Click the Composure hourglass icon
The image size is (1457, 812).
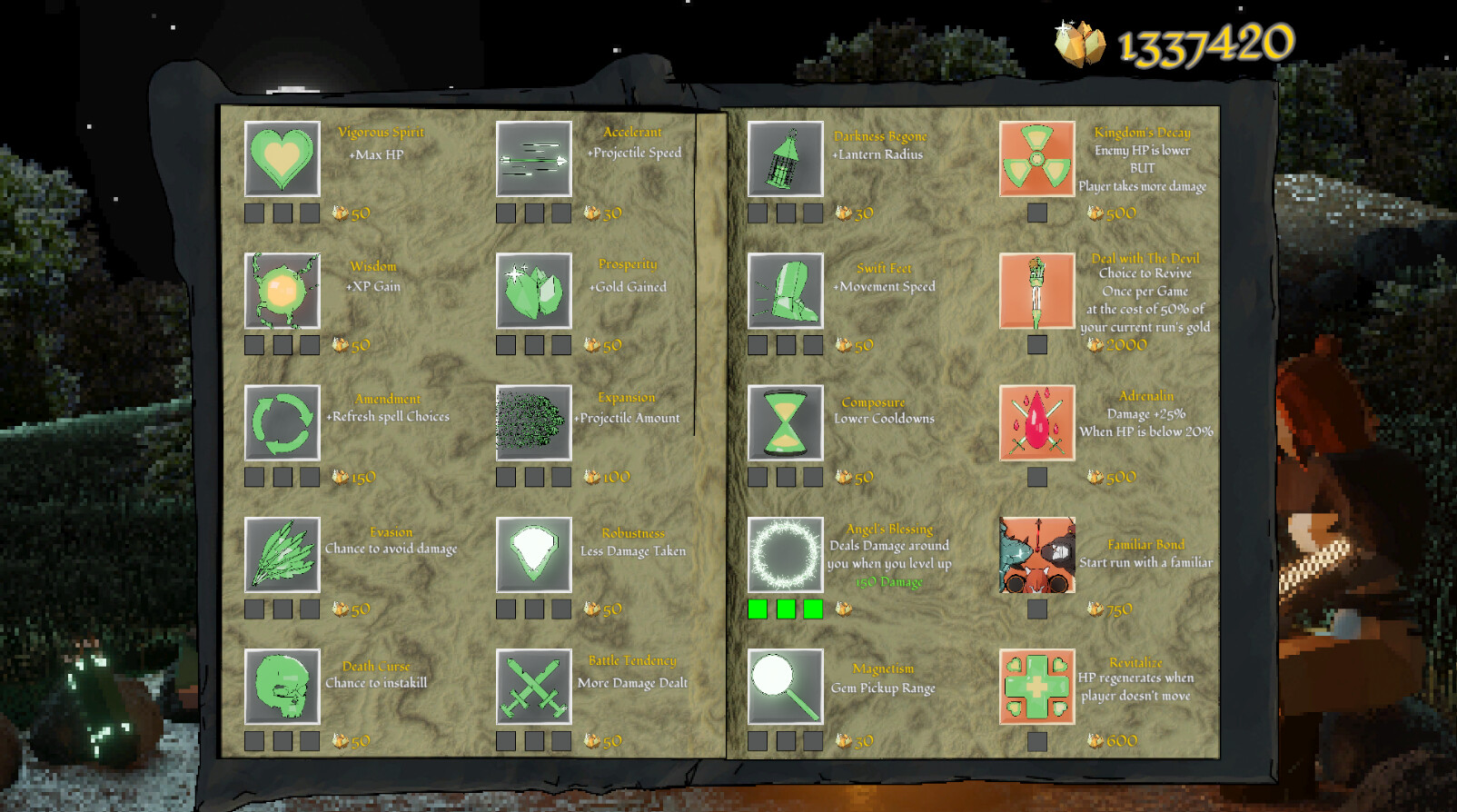[785, 424]
